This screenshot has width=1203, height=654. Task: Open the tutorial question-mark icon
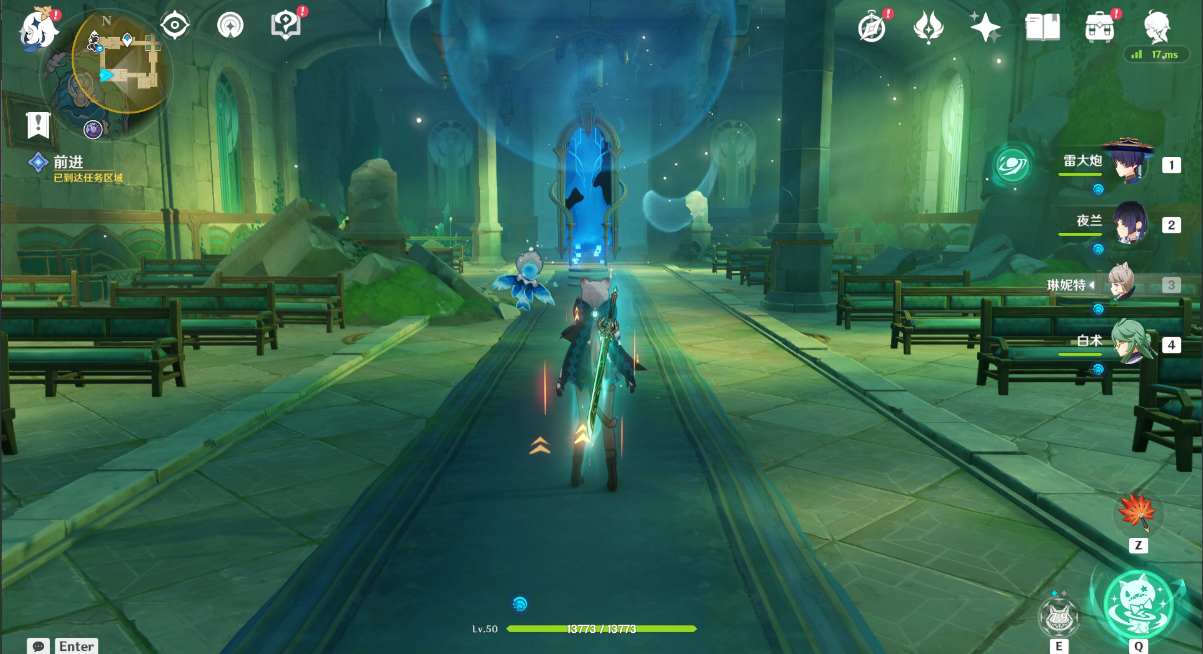[x=286, y=25]
